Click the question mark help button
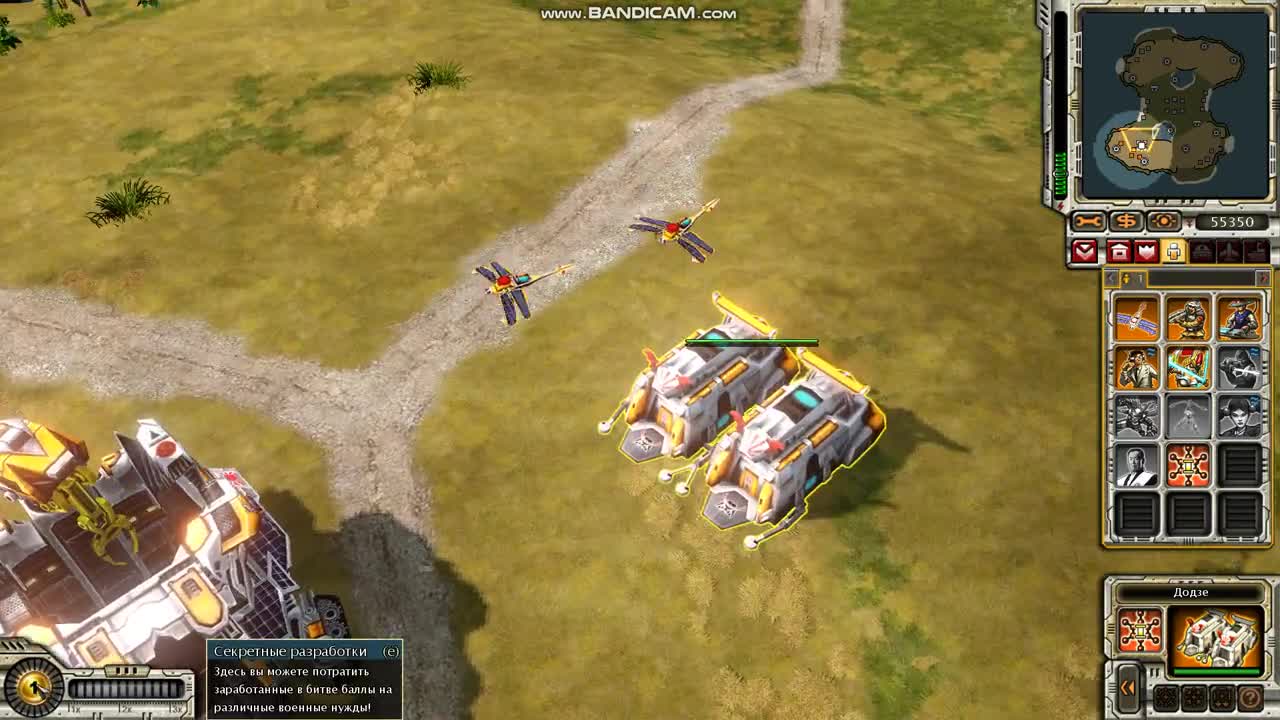Image resolution: width=1280 pixels, height=720 pixels. [1250, 698]
